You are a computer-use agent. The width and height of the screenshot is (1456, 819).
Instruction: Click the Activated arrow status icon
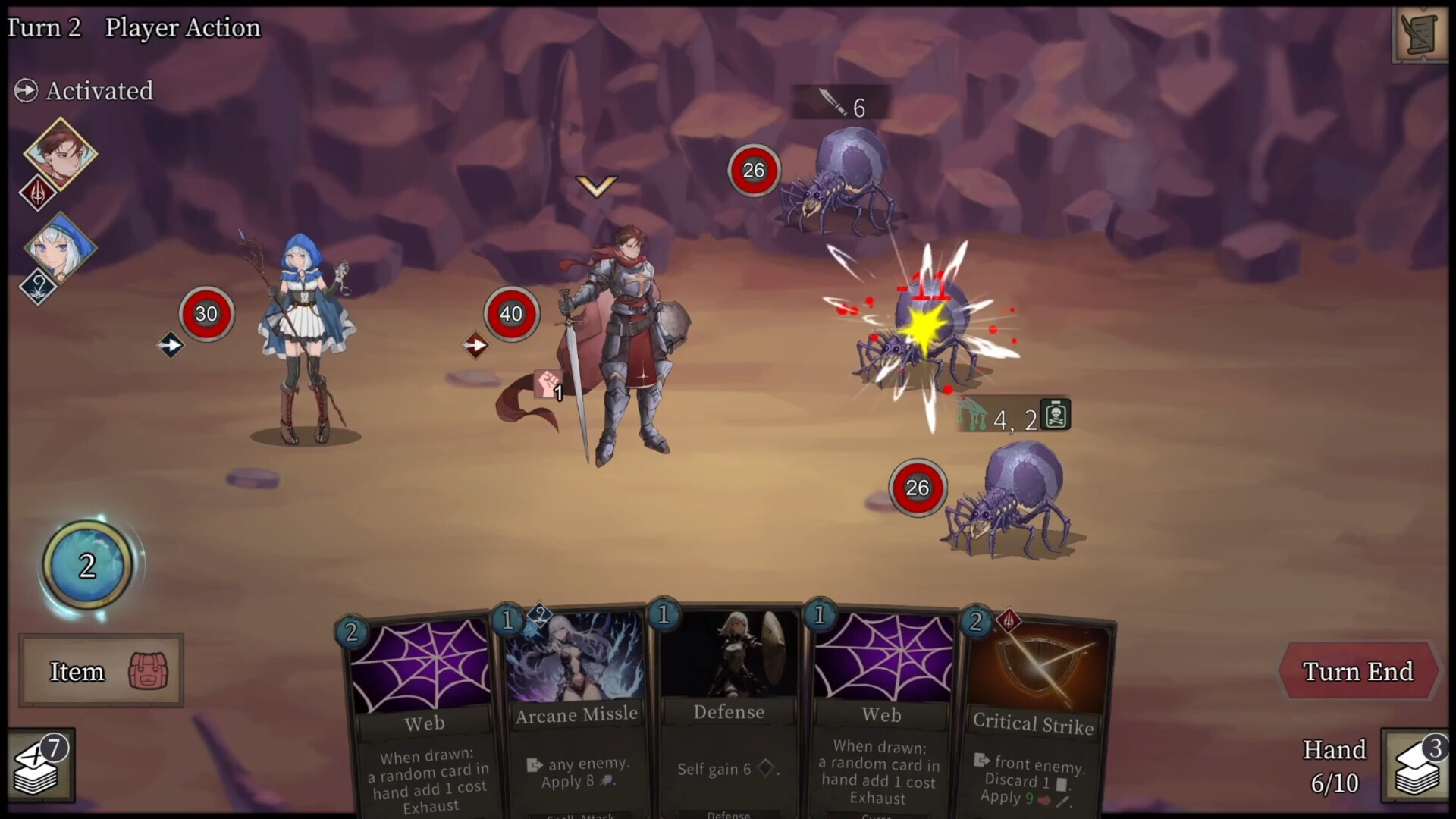[25, 90]
